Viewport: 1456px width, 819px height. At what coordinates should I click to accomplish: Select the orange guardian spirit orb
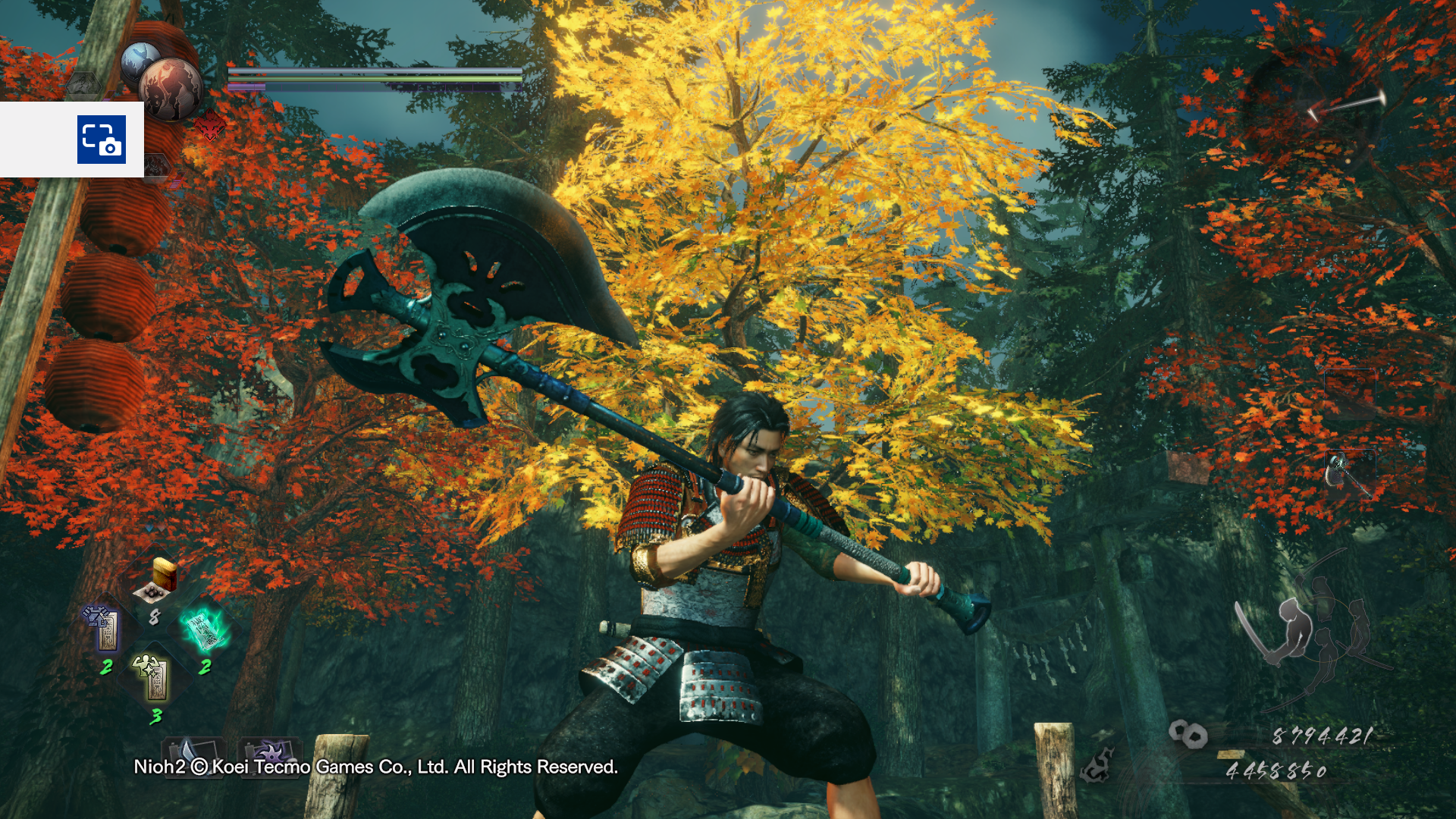[171, 89]
